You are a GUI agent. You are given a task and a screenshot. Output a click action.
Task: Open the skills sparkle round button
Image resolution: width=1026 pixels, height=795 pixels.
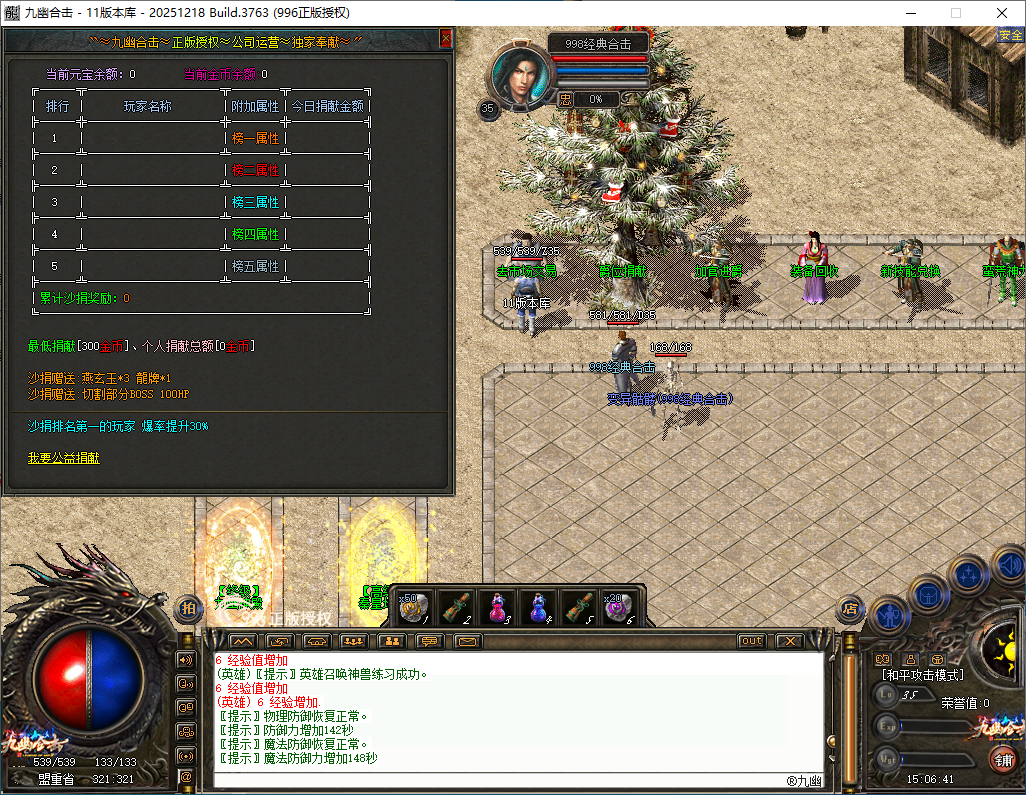(968, 574)
